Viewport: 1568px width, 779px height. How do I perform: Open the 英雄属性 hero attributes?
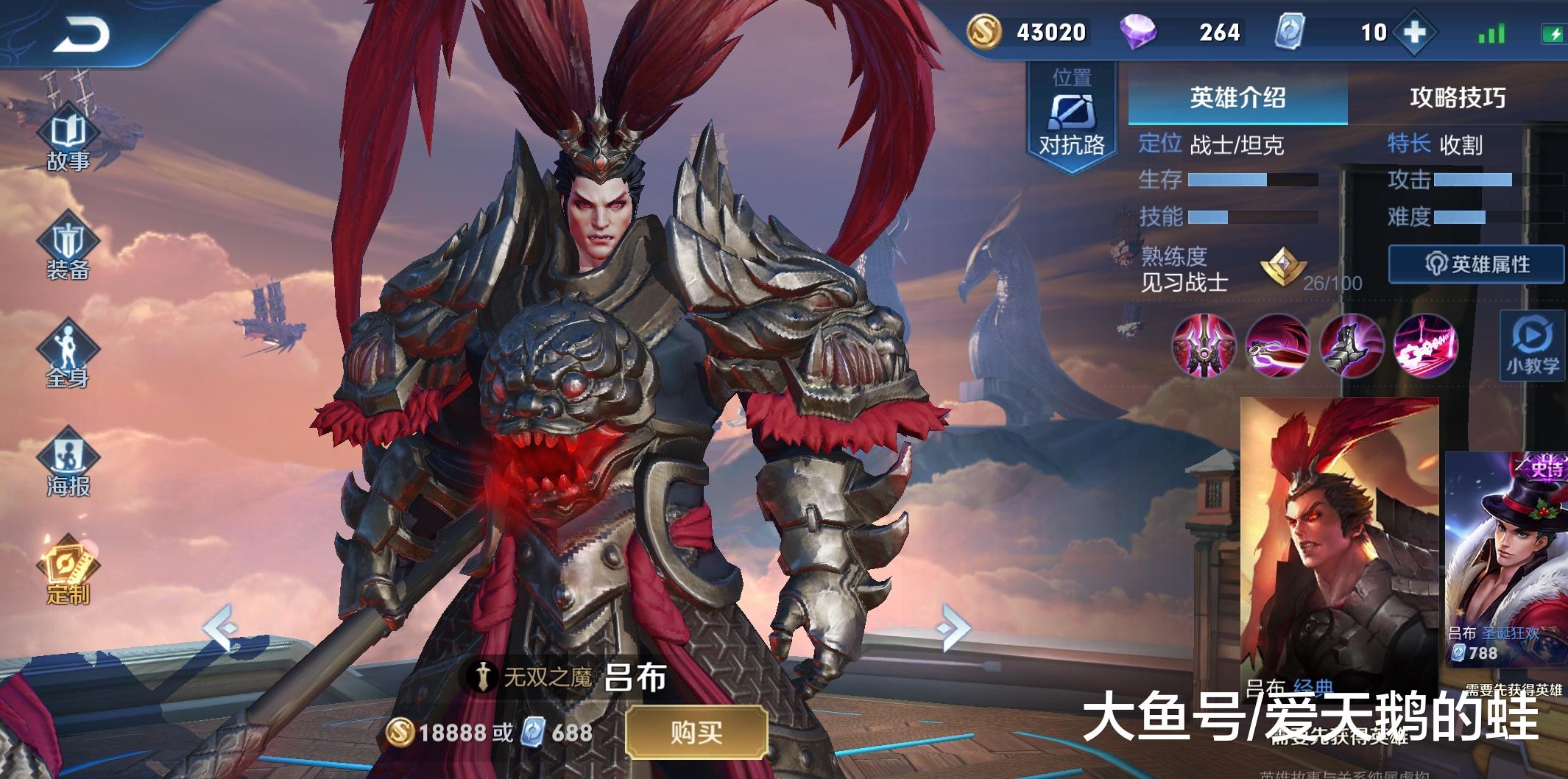[1476, 264]
